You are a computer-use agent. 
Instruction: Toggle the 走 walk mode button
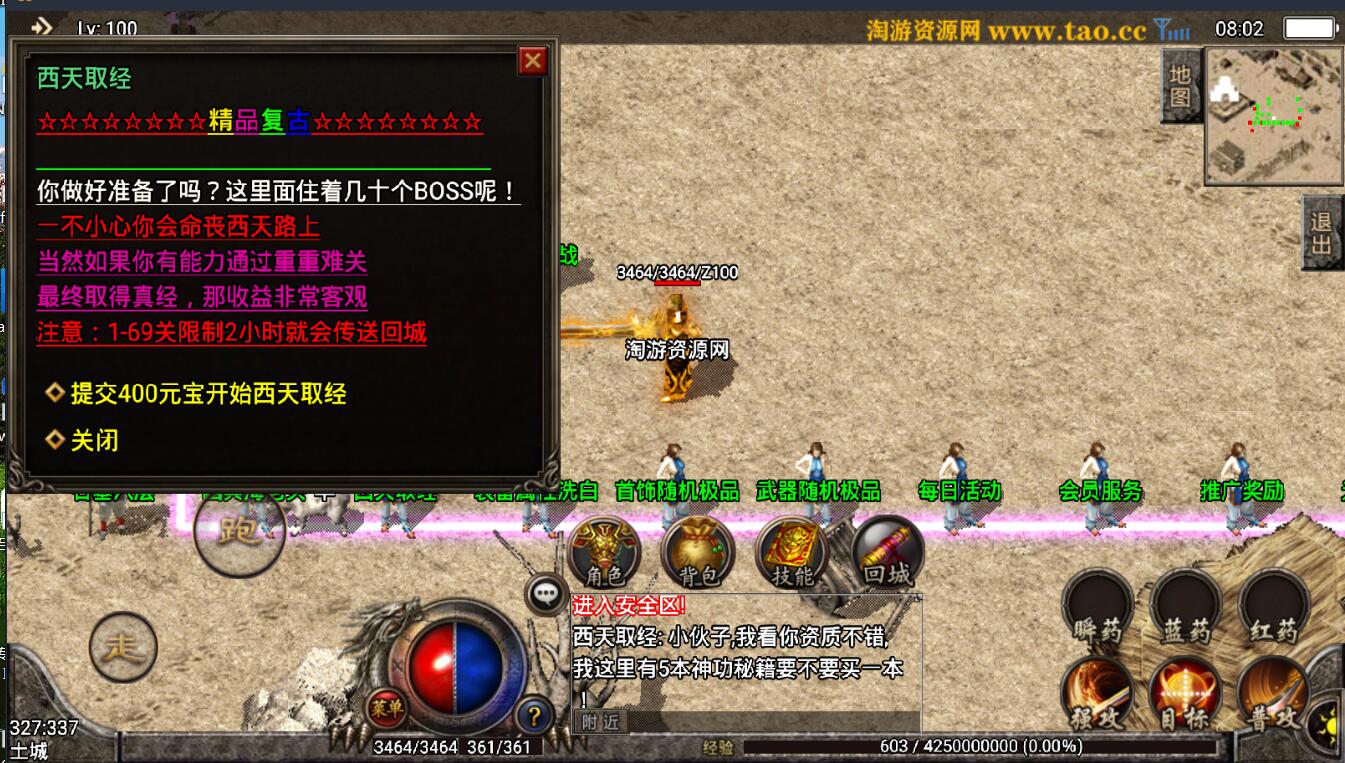[124, 647]
